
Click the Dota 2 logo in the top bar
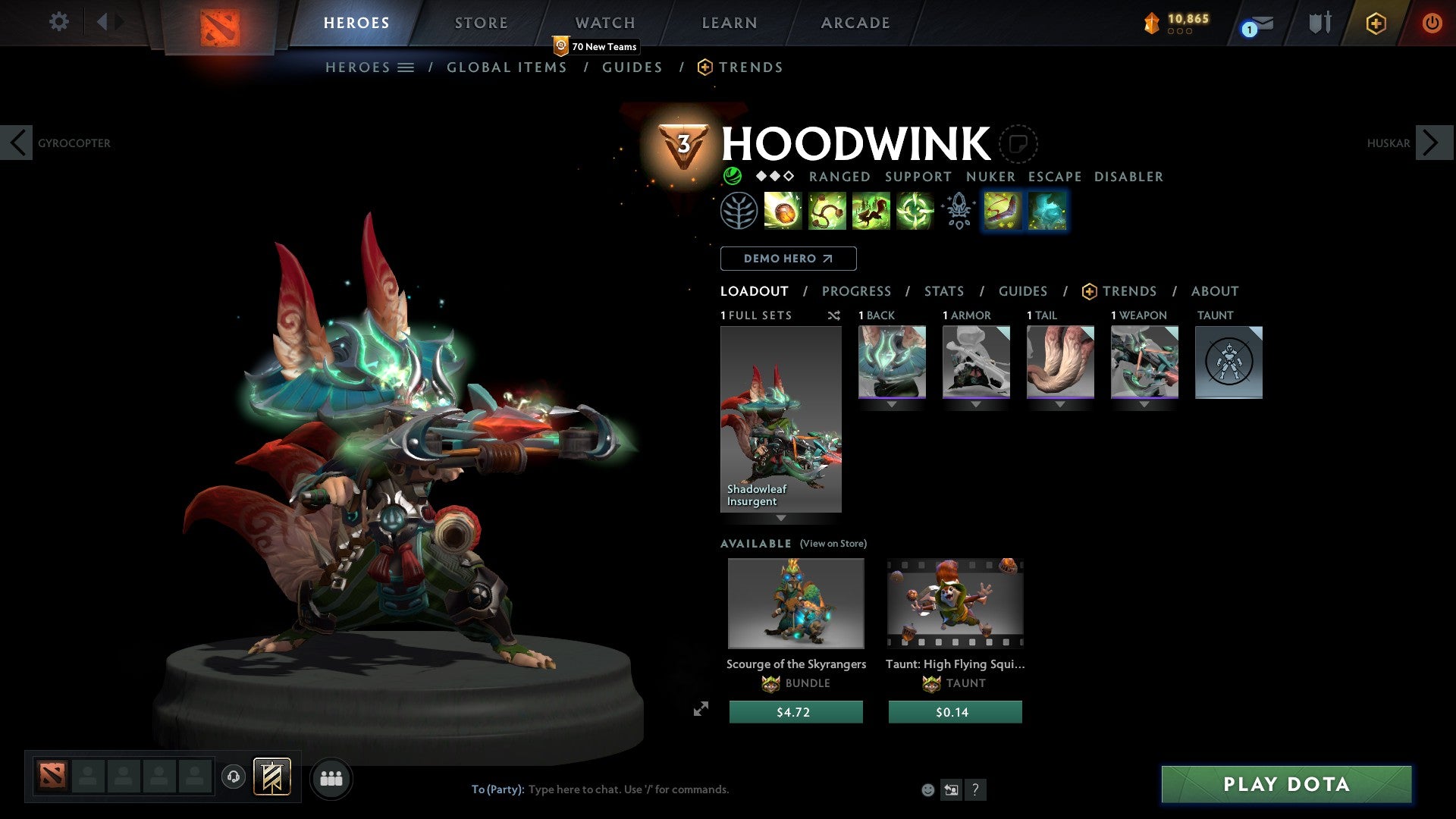click(x=221, y=23)
